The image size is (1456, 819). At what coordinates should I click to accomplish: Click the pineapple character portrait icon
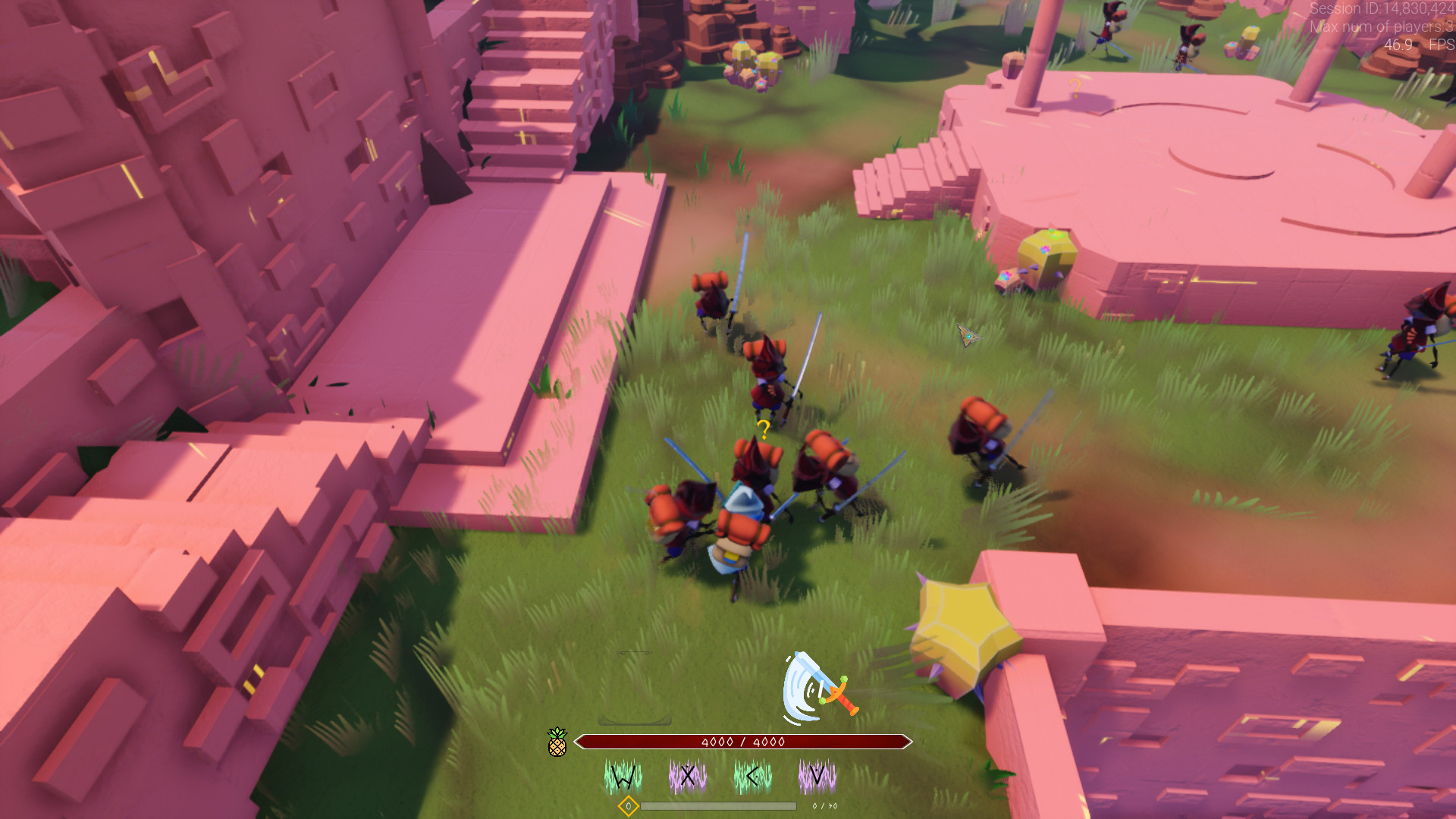(559, 743)
